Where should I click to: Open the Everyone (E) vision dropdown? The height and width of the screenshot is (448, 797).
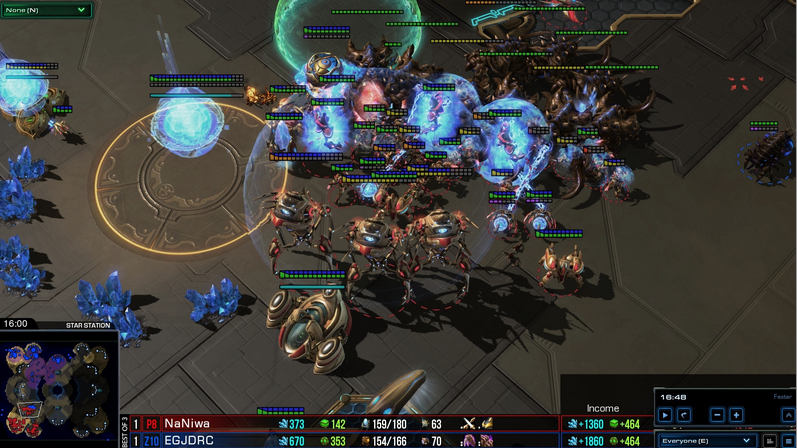tap(705, 440)
